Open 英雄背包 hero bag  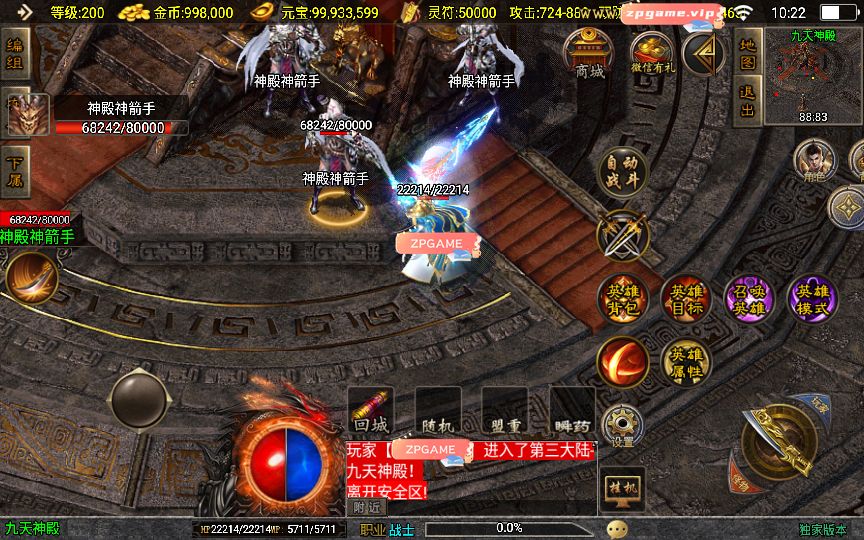pyautogui.click(x=622, y=299)
